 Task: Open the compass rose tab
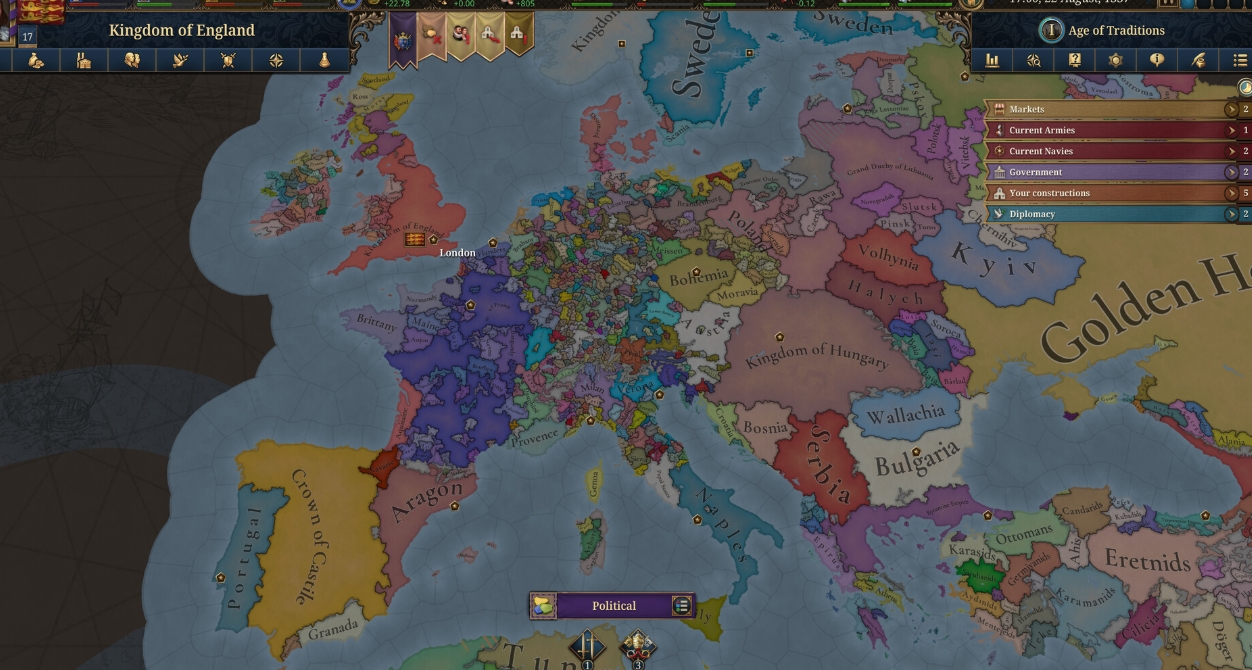pos(276,61)
